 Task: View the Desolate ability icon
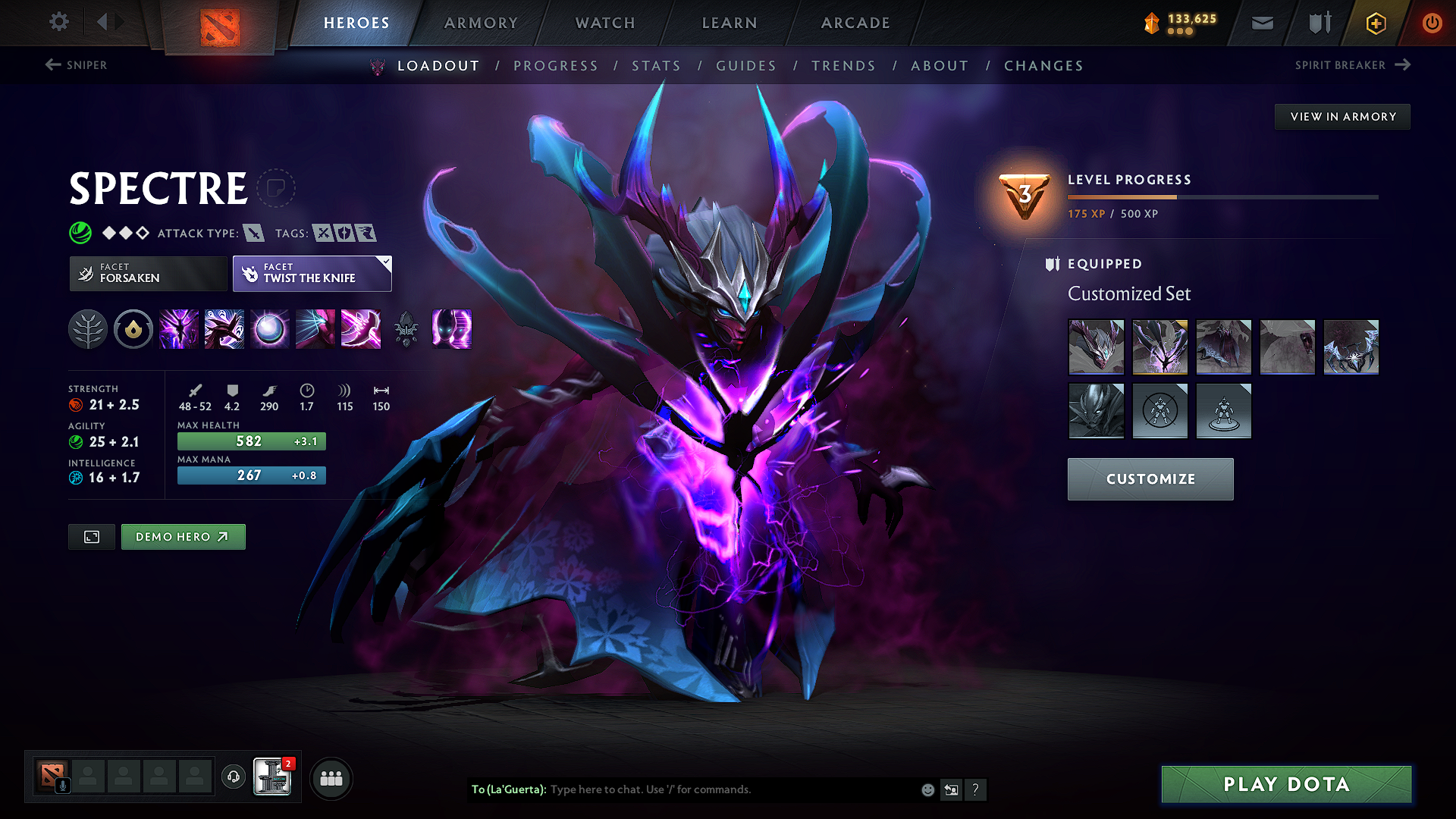click(x=224, y=329)
